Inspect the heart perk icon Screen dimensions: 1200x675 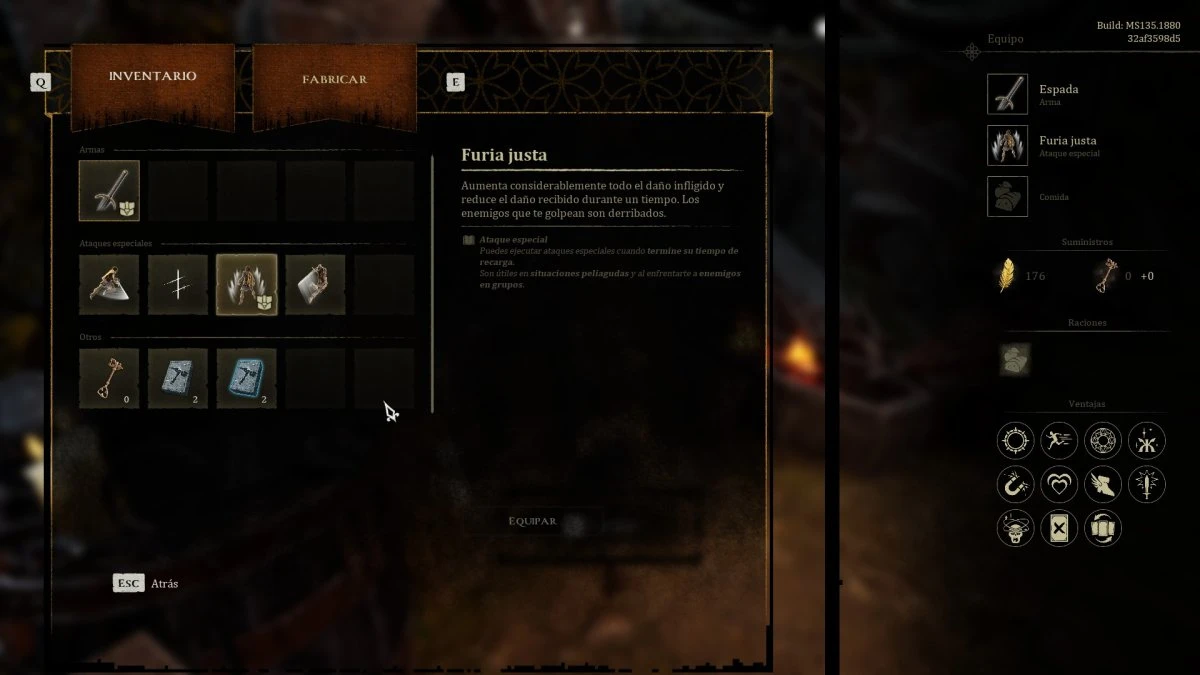pyautogui.click(x=1059, y=484)
